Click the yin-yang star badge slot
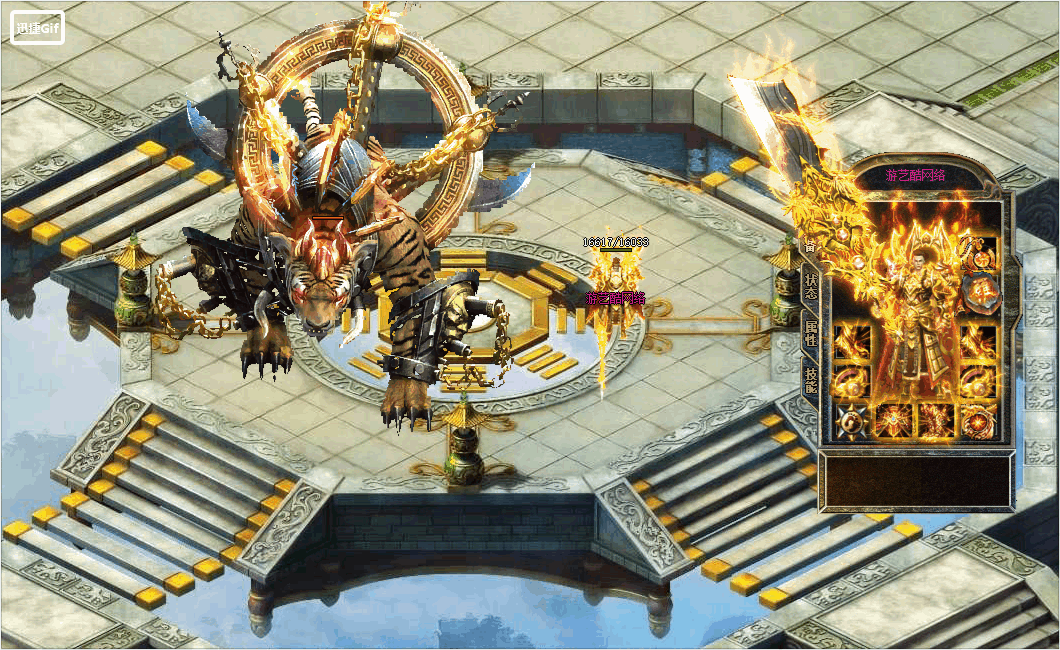Screen dimensions: 1060x650 pos(852,421)
